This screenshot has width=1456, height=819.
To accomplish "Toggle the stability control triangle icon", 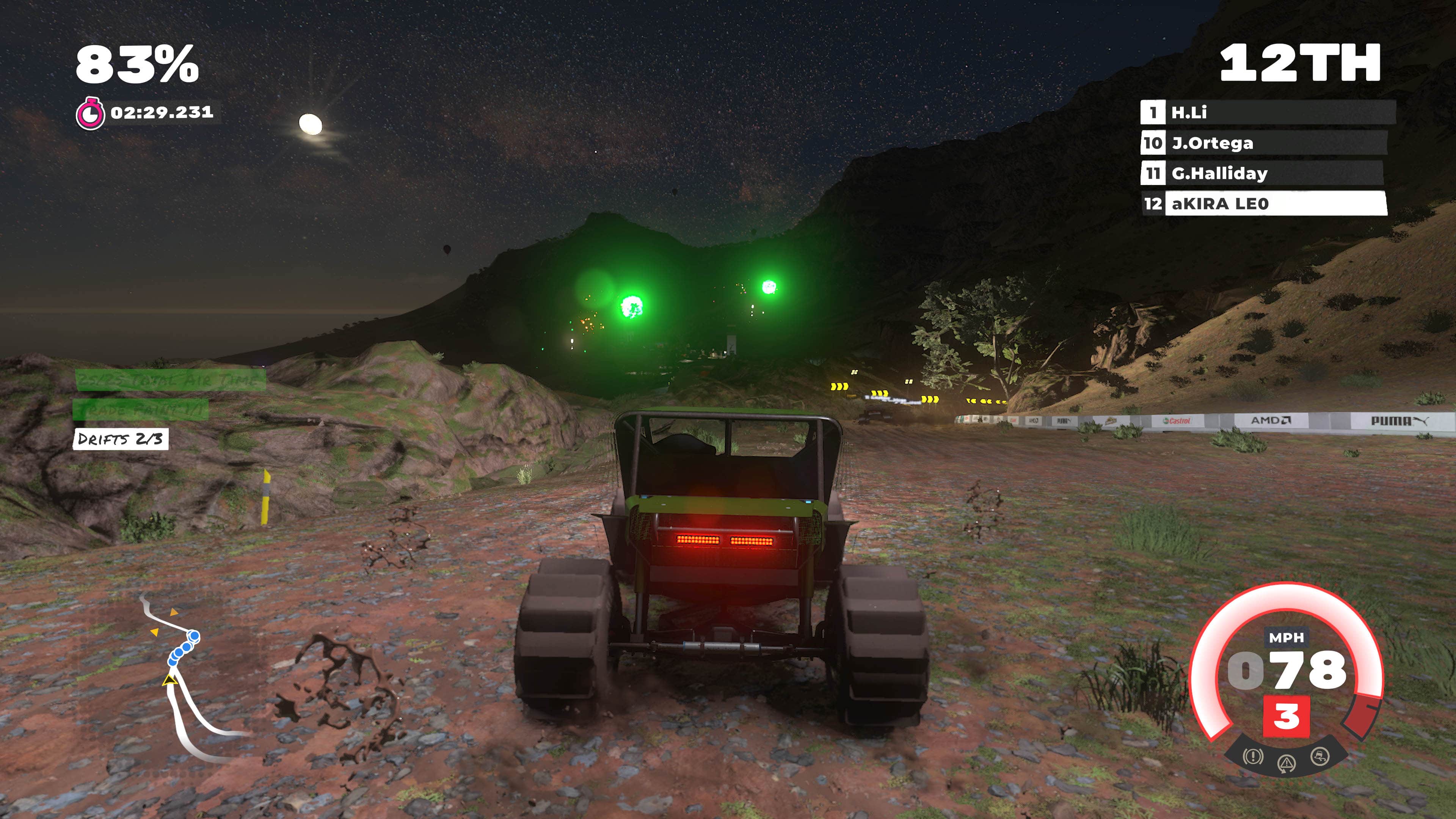I will click(1287, 764).
